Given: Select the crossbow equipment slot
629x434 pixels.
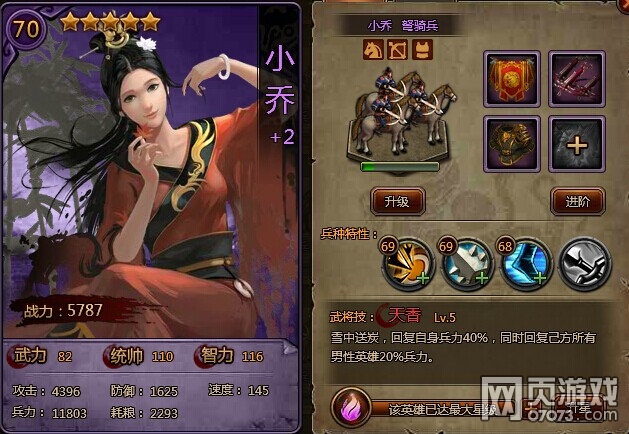Looking at the screenshot, I should tap(577, 78).
